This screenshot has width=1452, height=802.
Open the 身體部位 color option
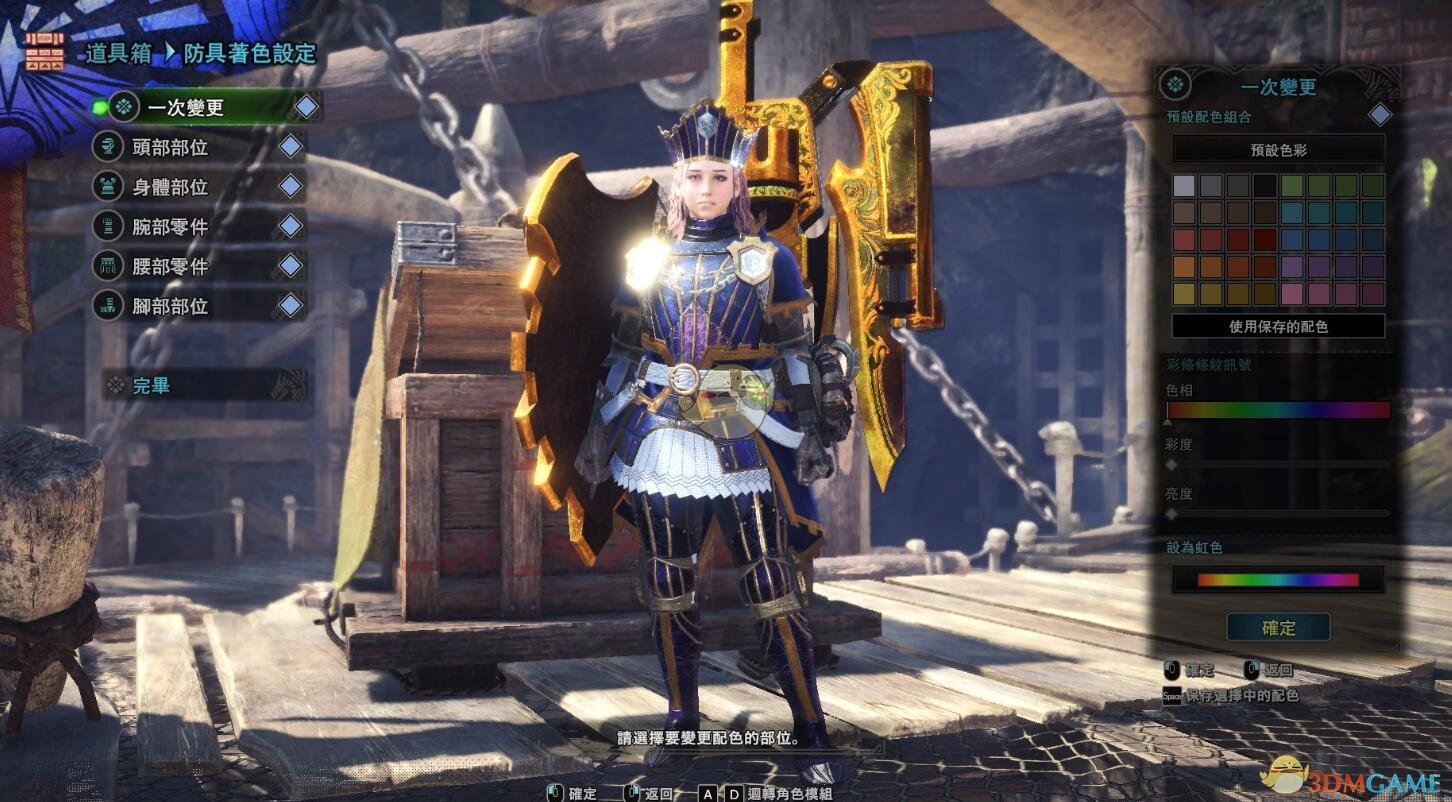click(x=171, y=187)
